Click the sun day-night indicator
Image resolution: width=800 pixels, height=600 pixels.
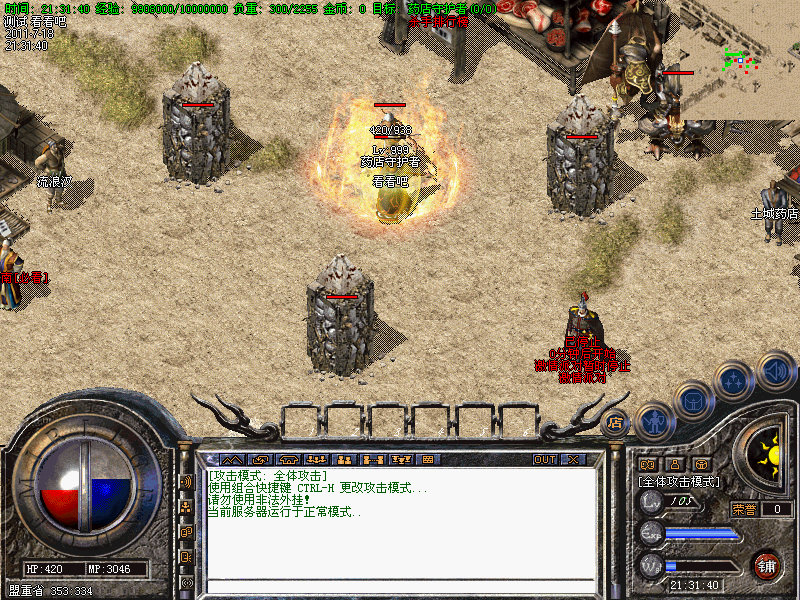[770, 453]
